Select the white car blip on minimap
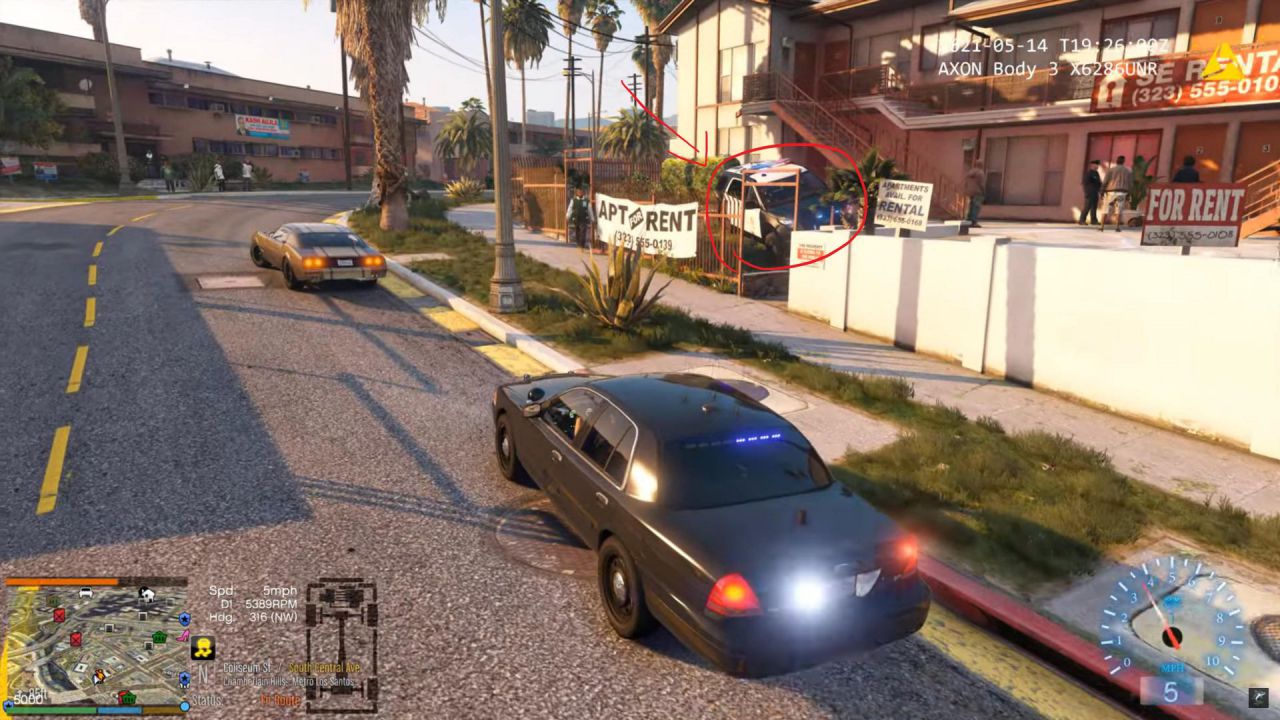The height and width of the screenshot is (720, 1280). (86, 593)
